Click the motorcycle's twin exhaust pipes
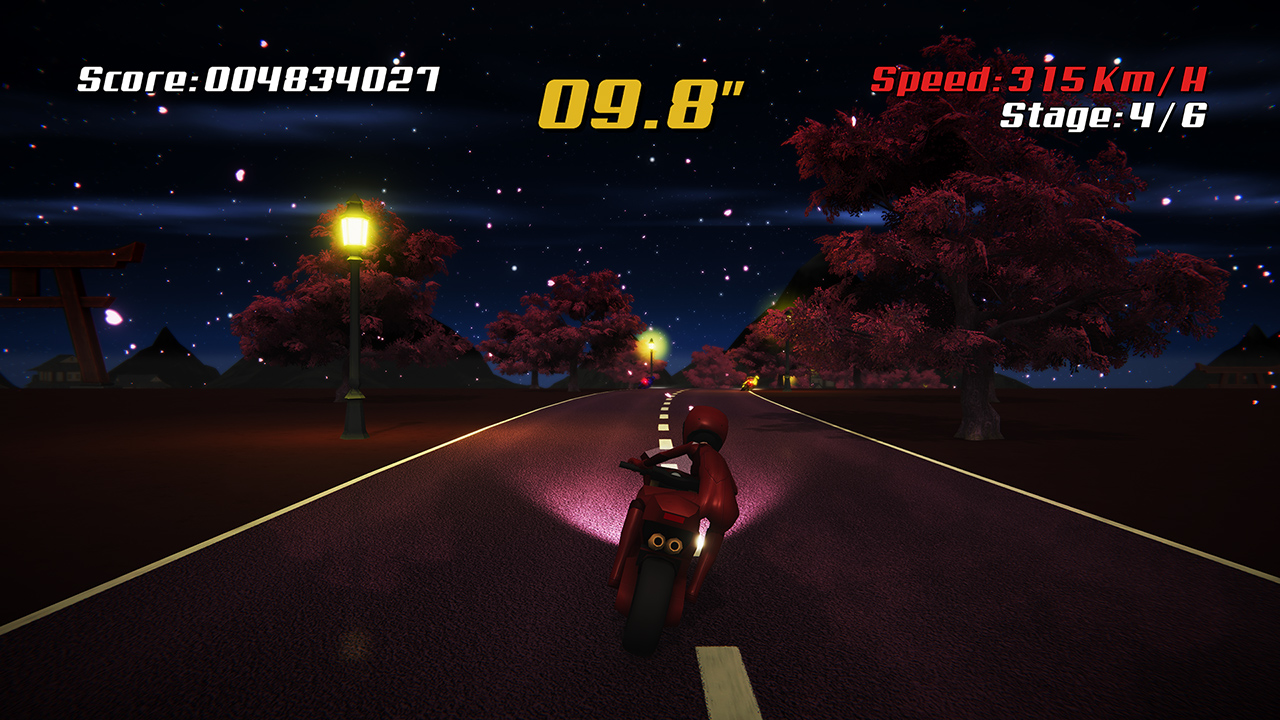This screenshot has height=720, width=1280. [x=664, y=542]
